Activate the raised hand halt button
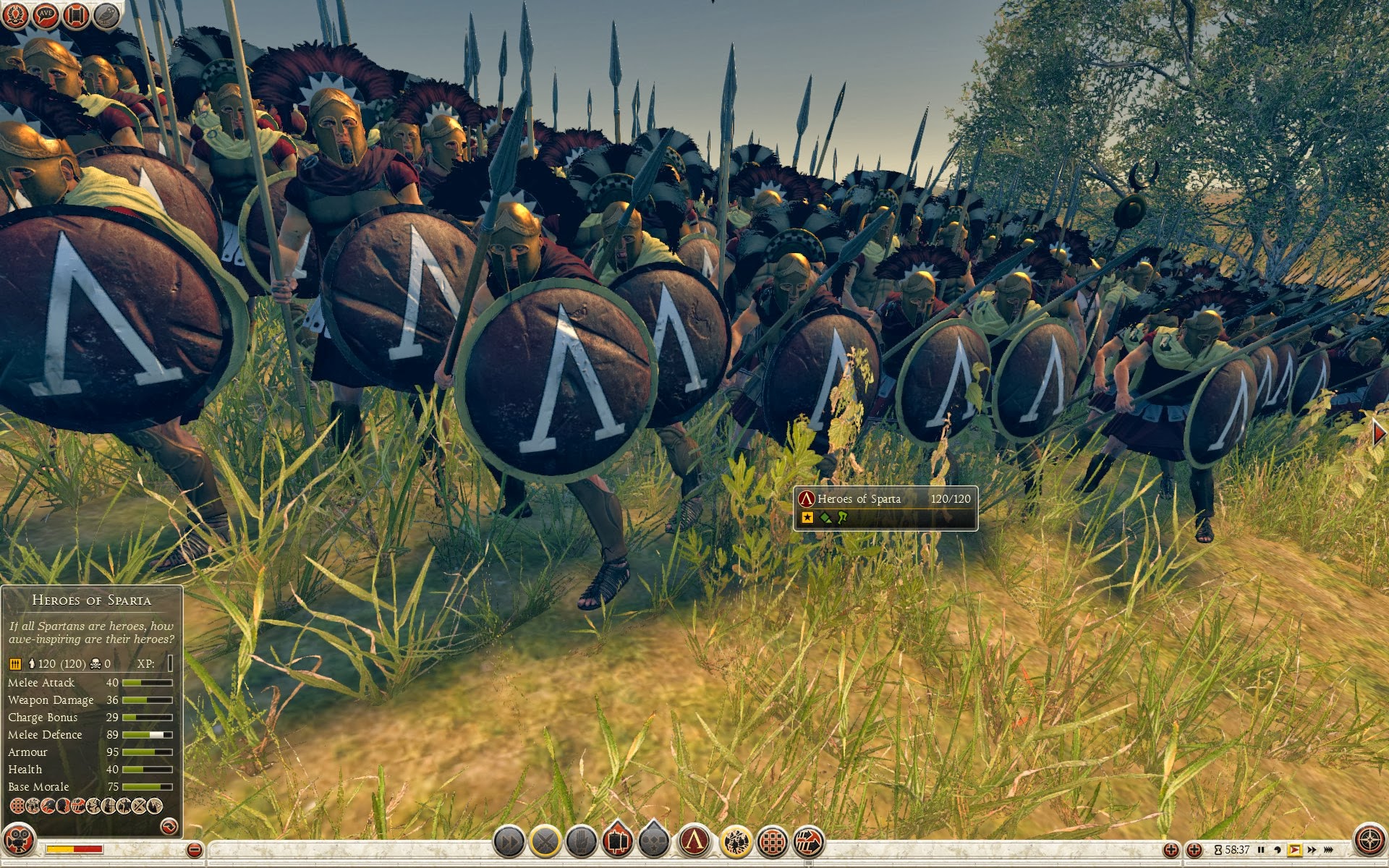The width and height of the screenshot is (1389, 868). (582, 841)
